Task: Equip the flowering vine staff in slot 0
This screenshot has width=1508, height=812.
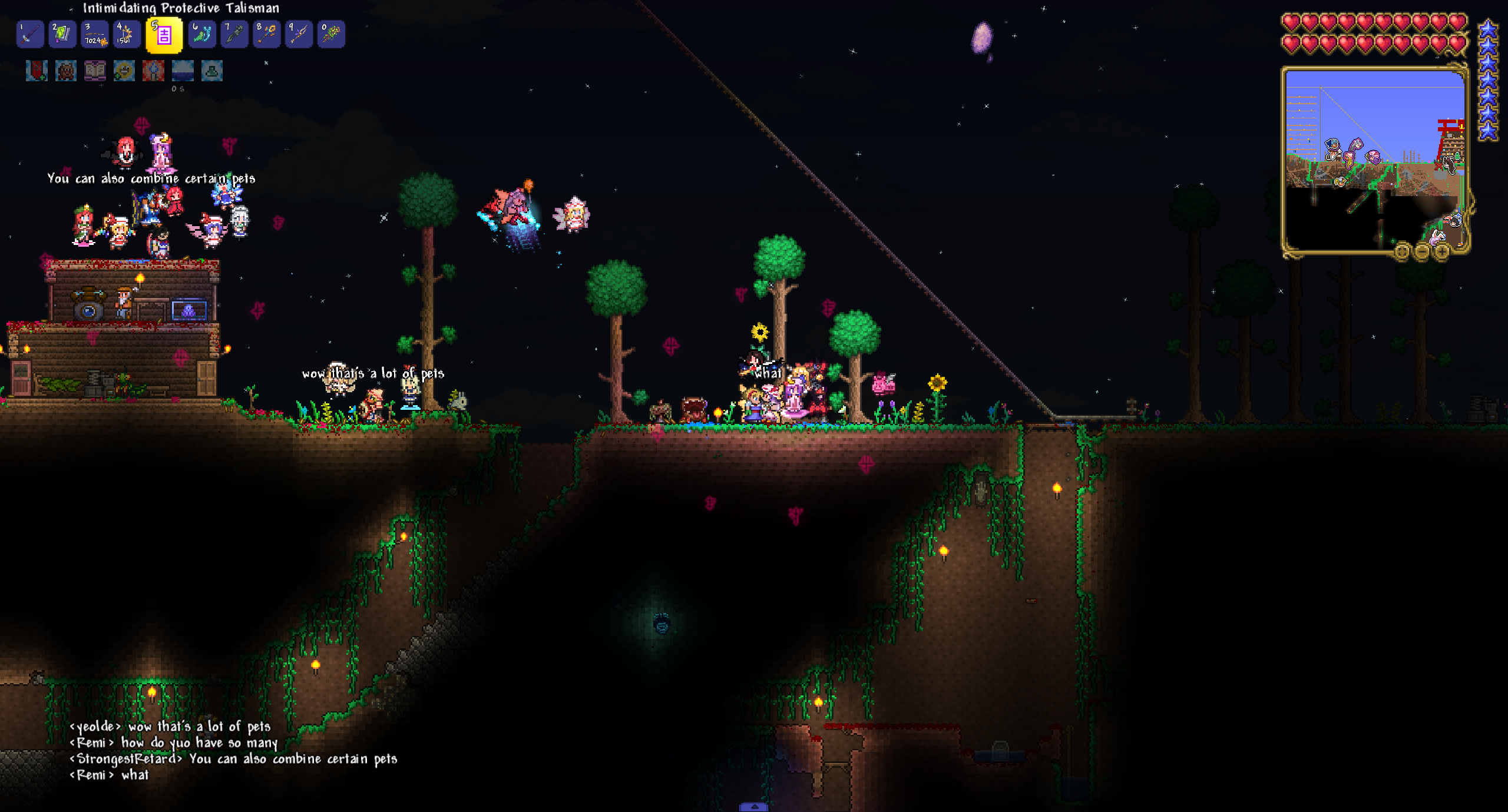Action: click(331, 34)
